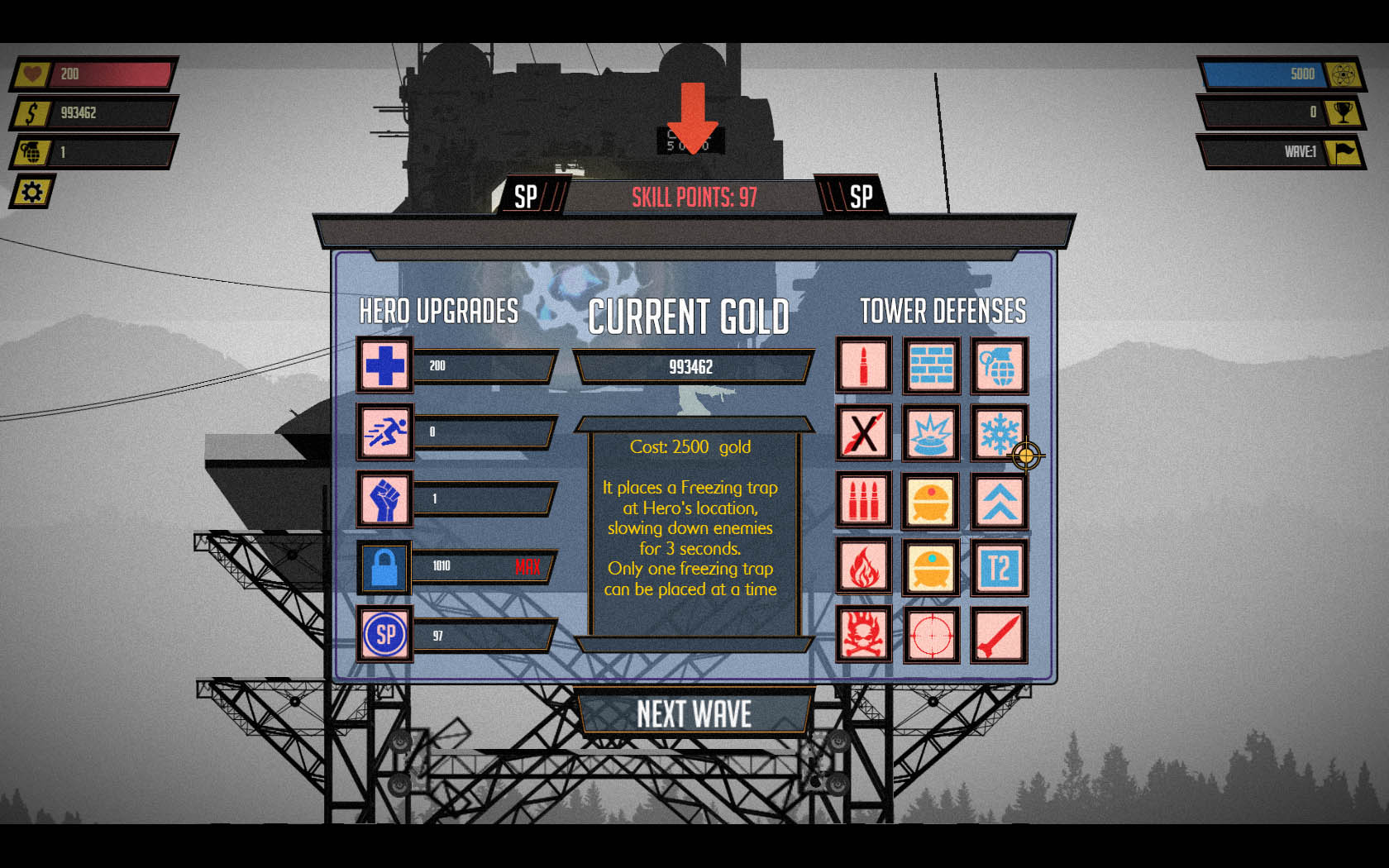Click the left SP tab

524,197
